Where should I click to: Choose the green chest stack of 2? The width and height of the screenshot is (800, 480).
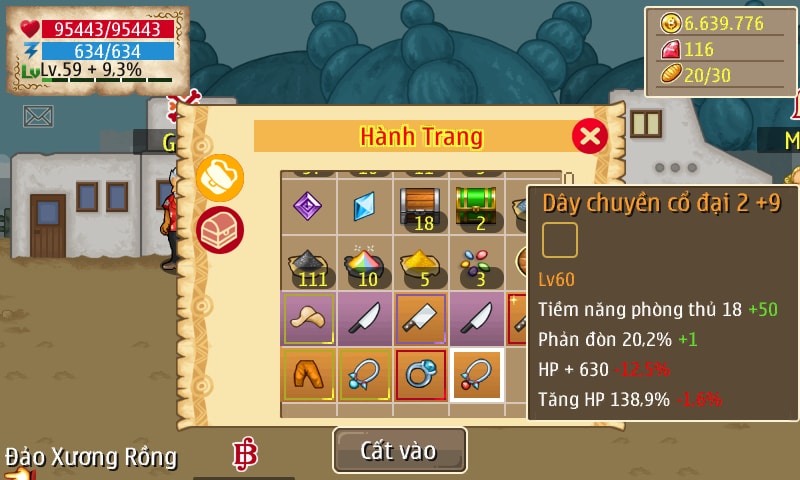pyautogui.click(x=476, y=206)
